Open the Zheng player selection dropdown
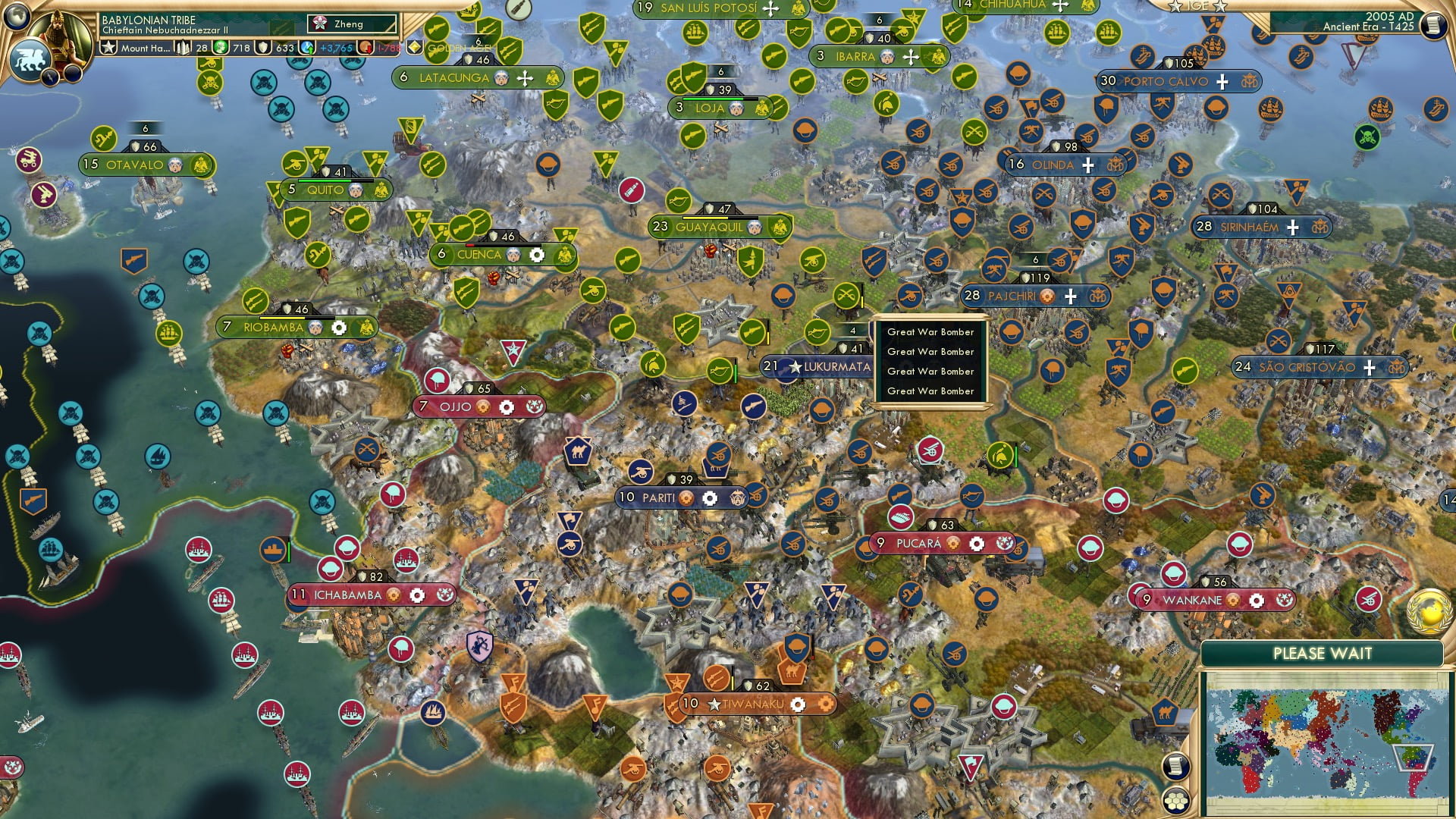This screenshot has height=819, width=1456. click(x=353, y=25)
